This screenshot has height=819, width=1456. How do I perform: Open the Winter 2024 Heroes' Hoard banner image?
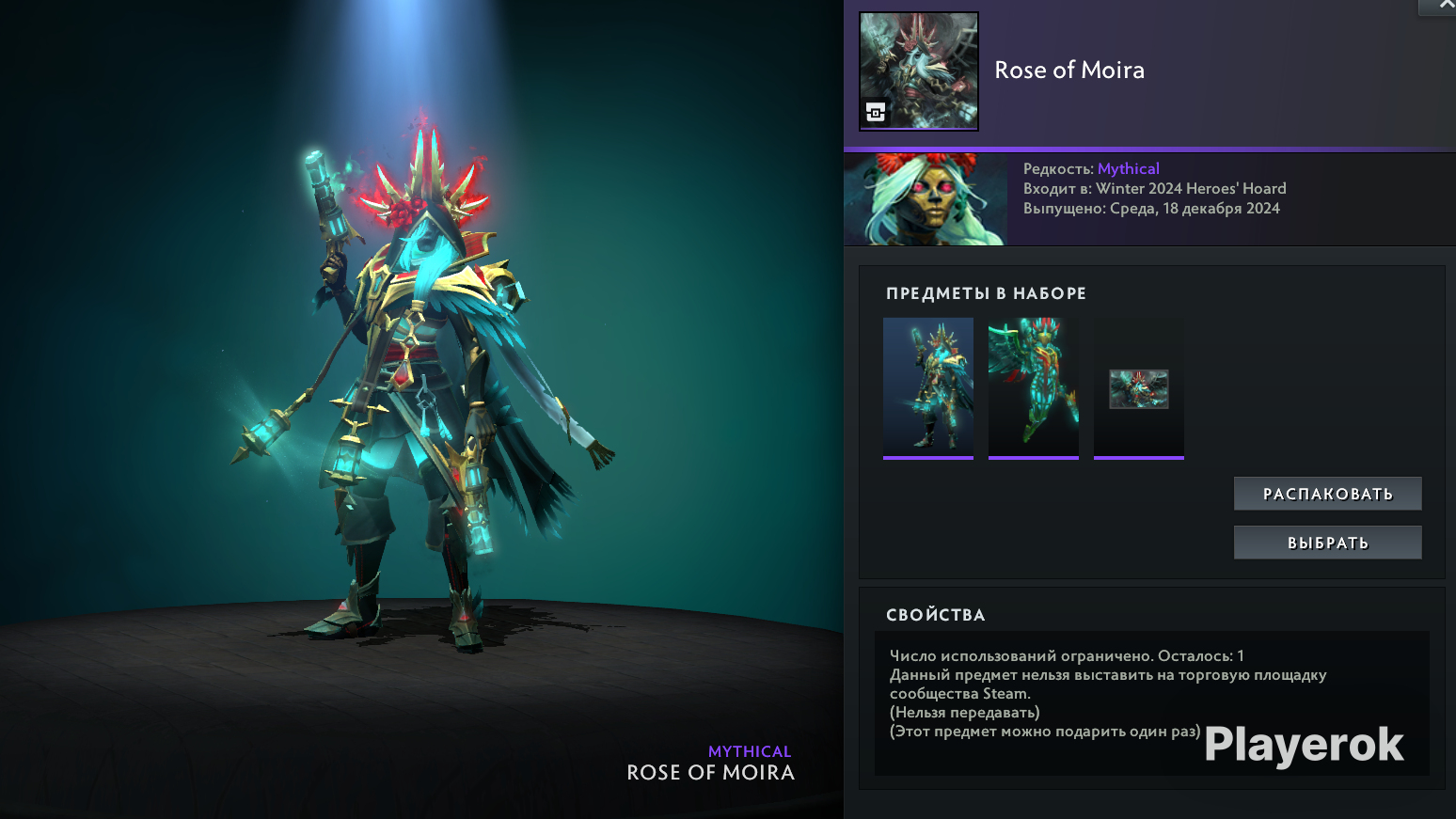pyautogui.click(x=926, y=199)
